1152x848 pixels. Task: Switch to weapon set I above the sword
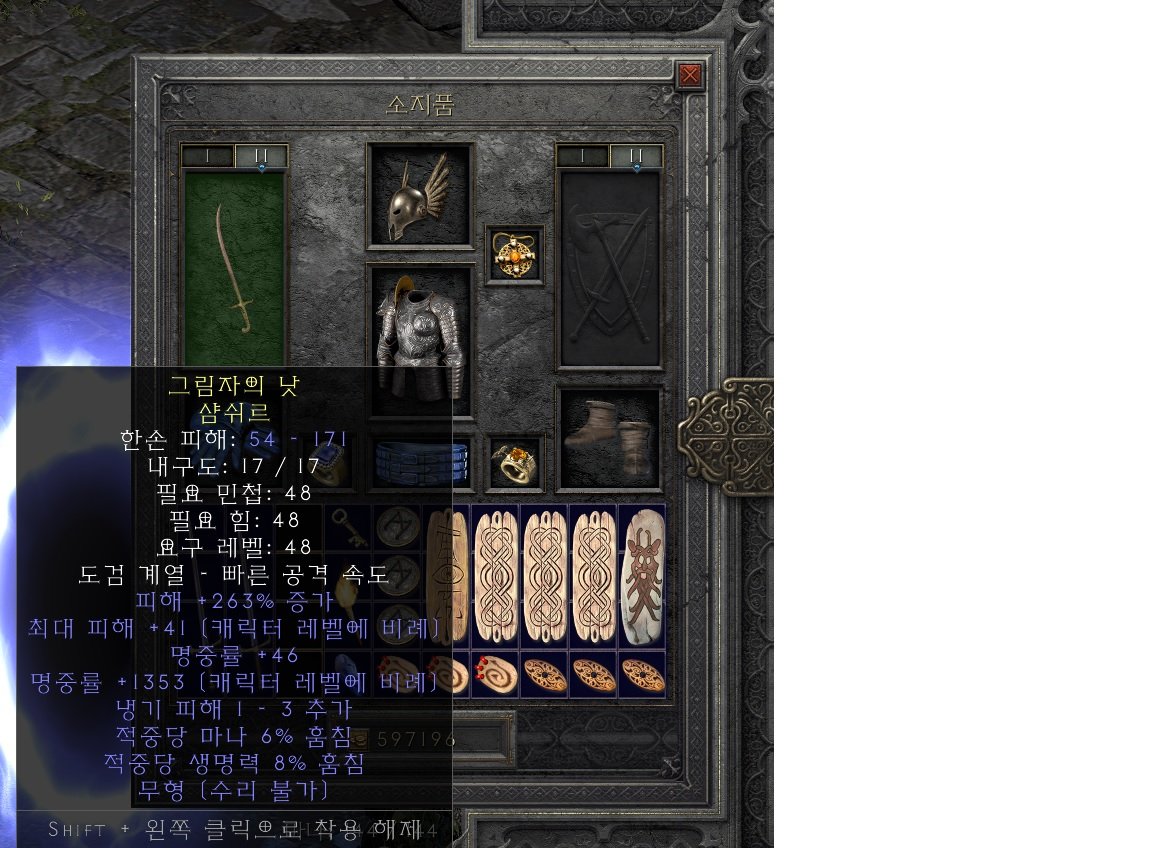pyautogui.click(x=208, y=156)
